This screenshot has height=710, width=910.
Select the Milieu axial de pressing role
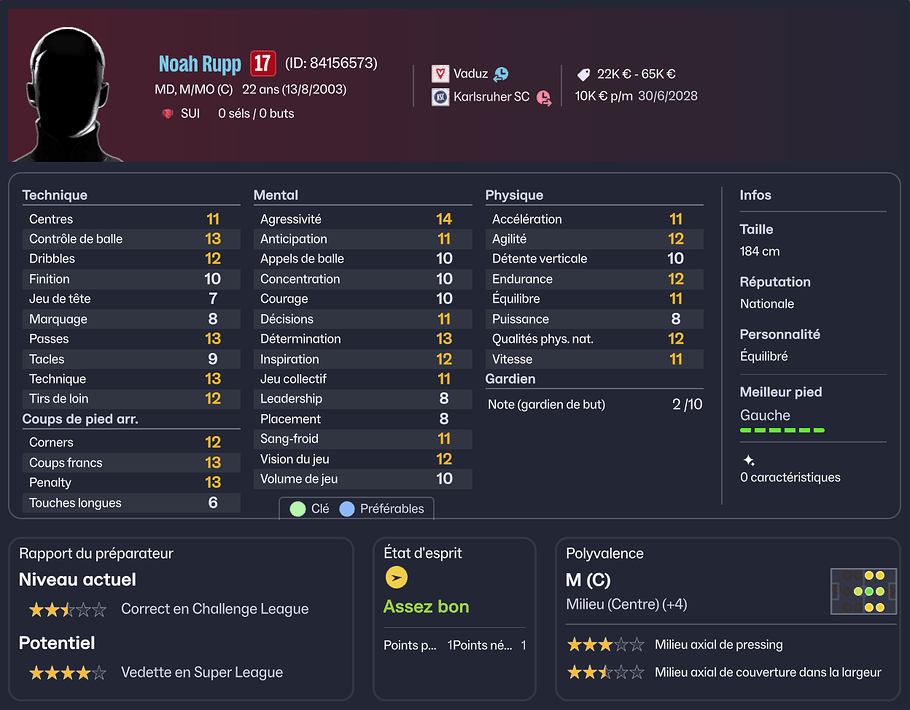(718, 645)
